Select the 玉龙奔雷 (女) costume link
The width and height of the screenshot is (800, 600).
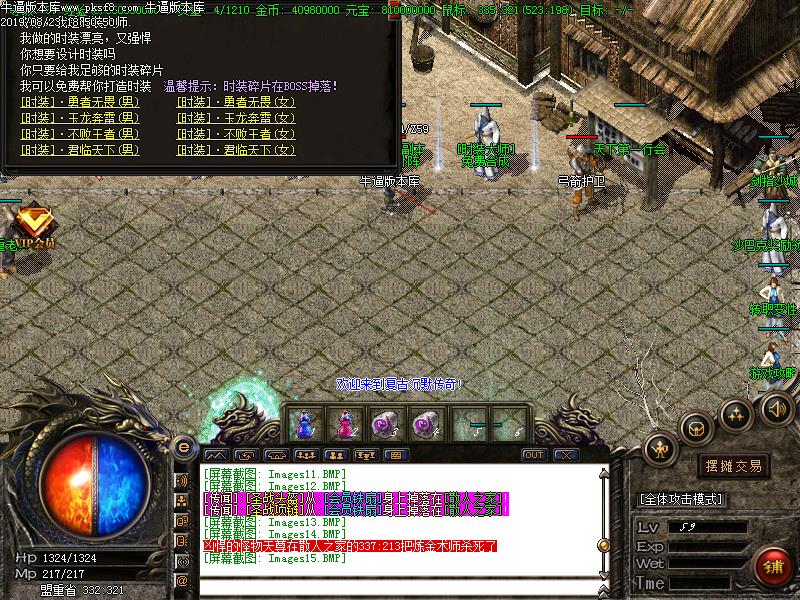tap(236, 118)
